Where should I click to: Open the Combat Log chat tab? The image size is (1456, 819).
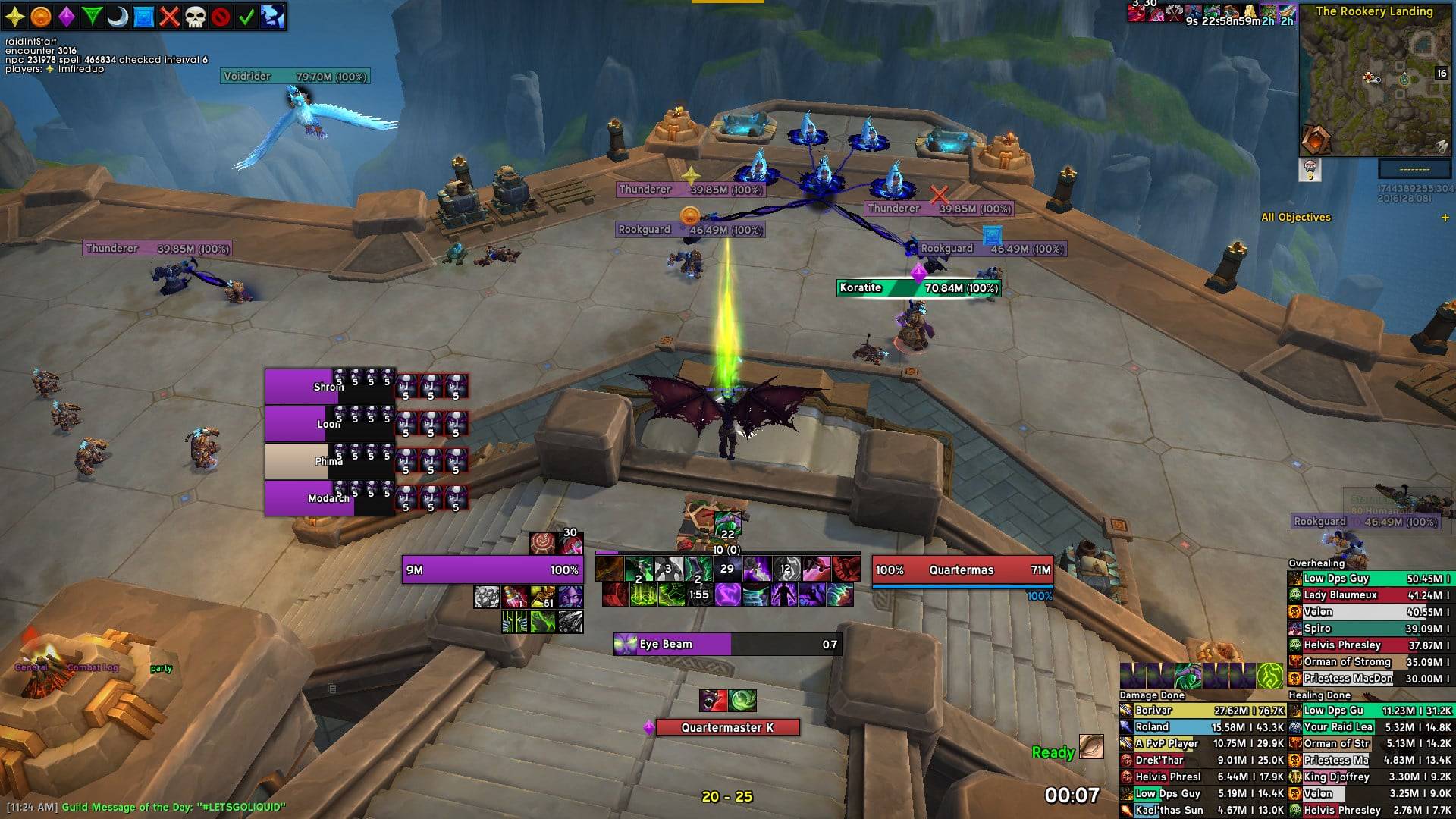(93, 668)
